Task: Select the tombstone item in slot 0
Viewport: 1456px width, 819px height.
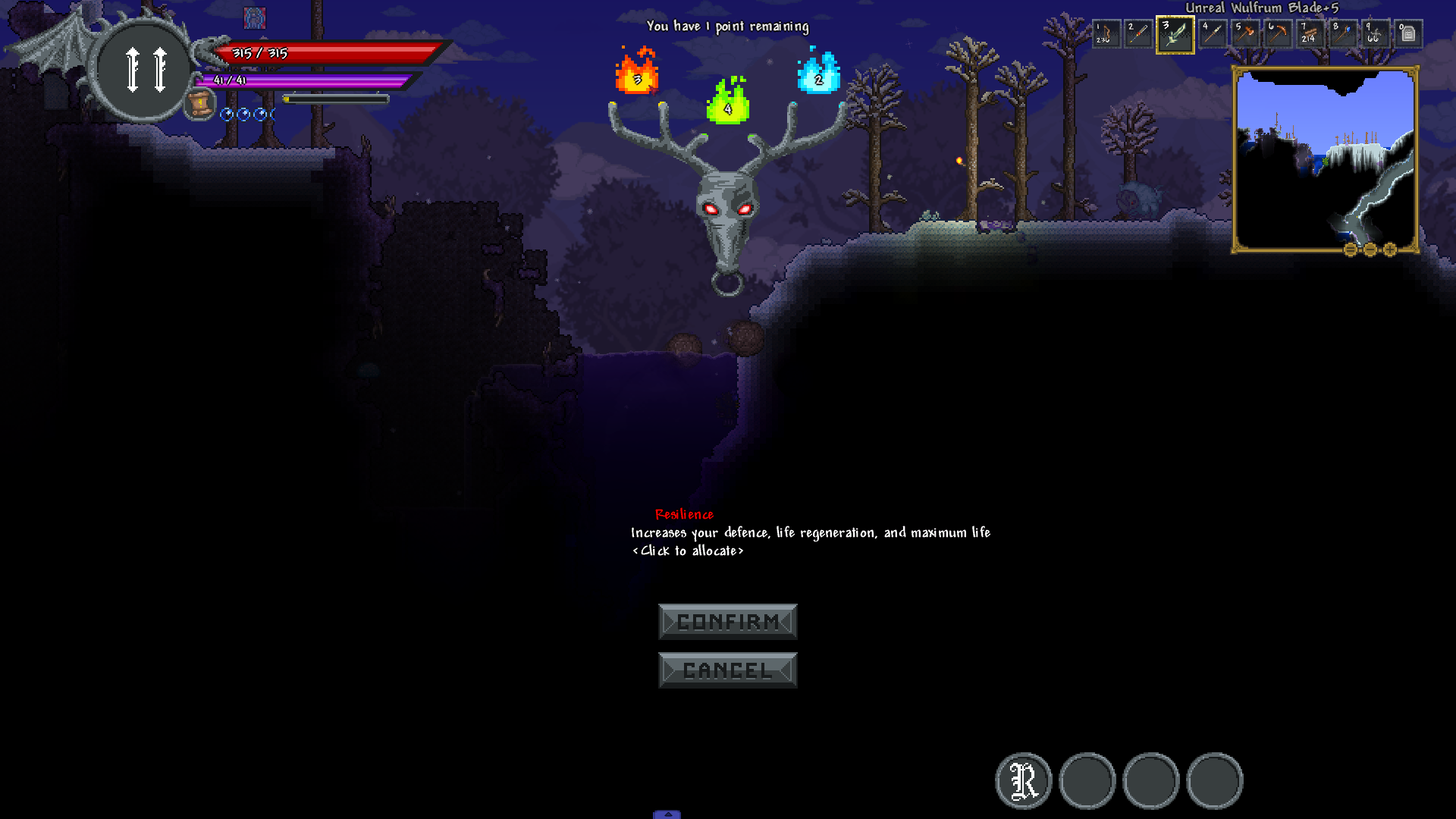Action: click(x=1408, y=34)
